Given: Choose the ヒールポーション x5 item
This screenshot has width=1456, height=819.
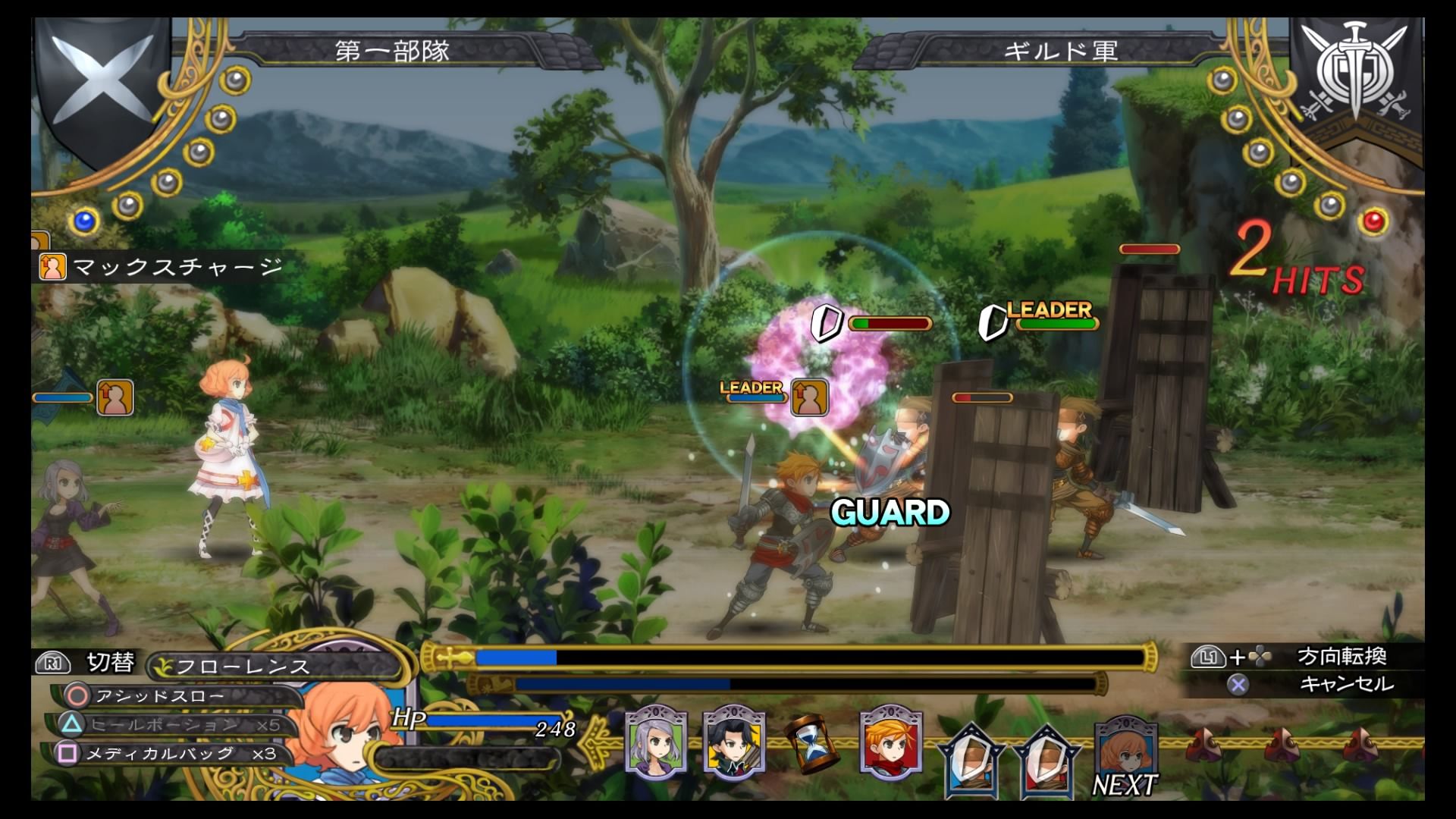Looking at the screenshot, I should coord(174,725).
